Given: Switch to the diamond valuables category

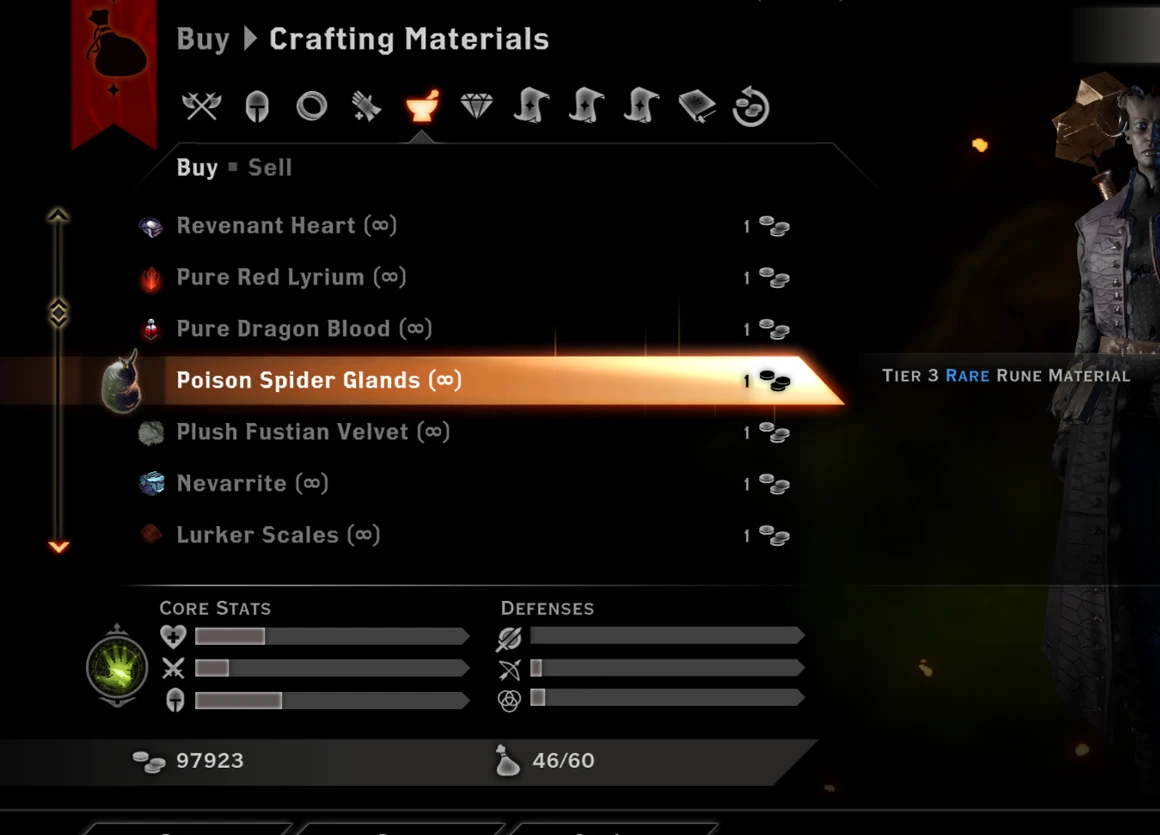Looking at the screenshot, I should (x=476, y=106).
